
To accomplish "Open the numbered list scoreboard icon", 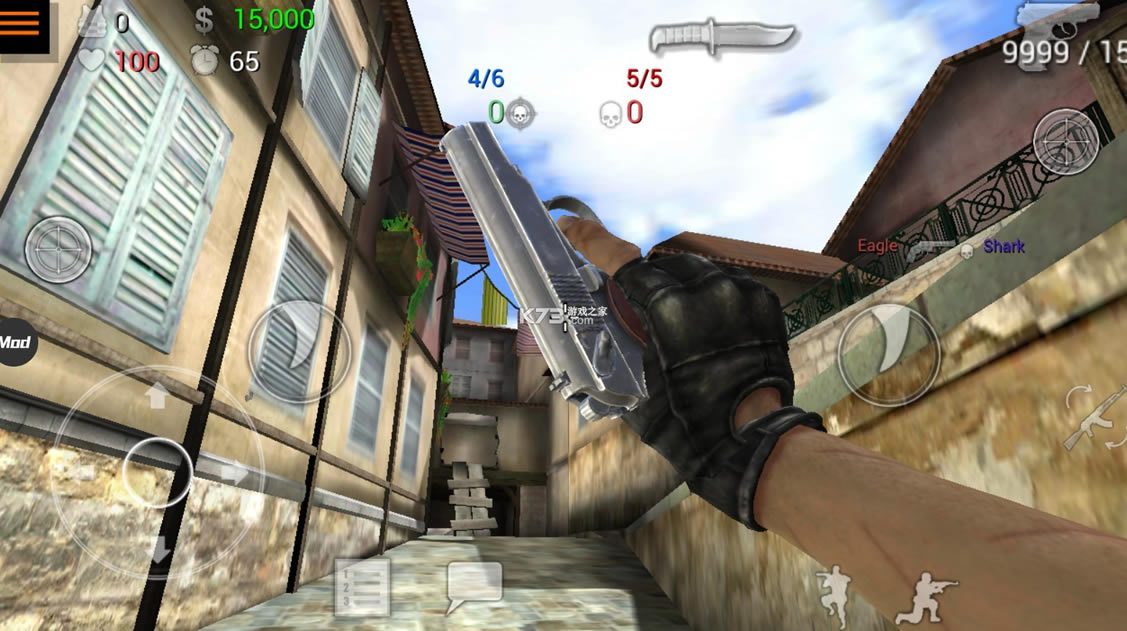I will (x=361, y=587).
